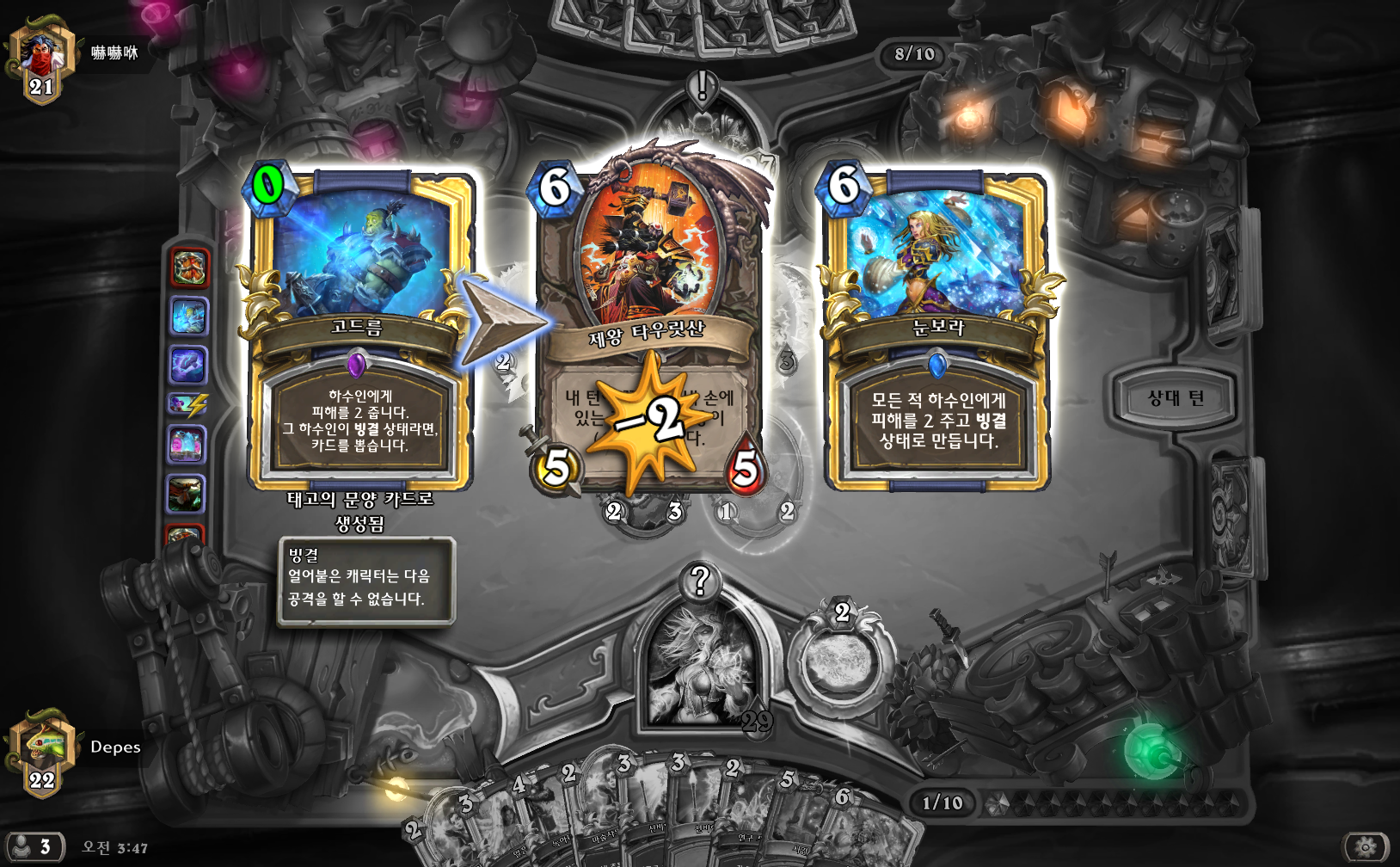Image resolution: width=1400 pixels, height=867 pixels.
Task: Open the friends list button
Action: click(33, 846)
